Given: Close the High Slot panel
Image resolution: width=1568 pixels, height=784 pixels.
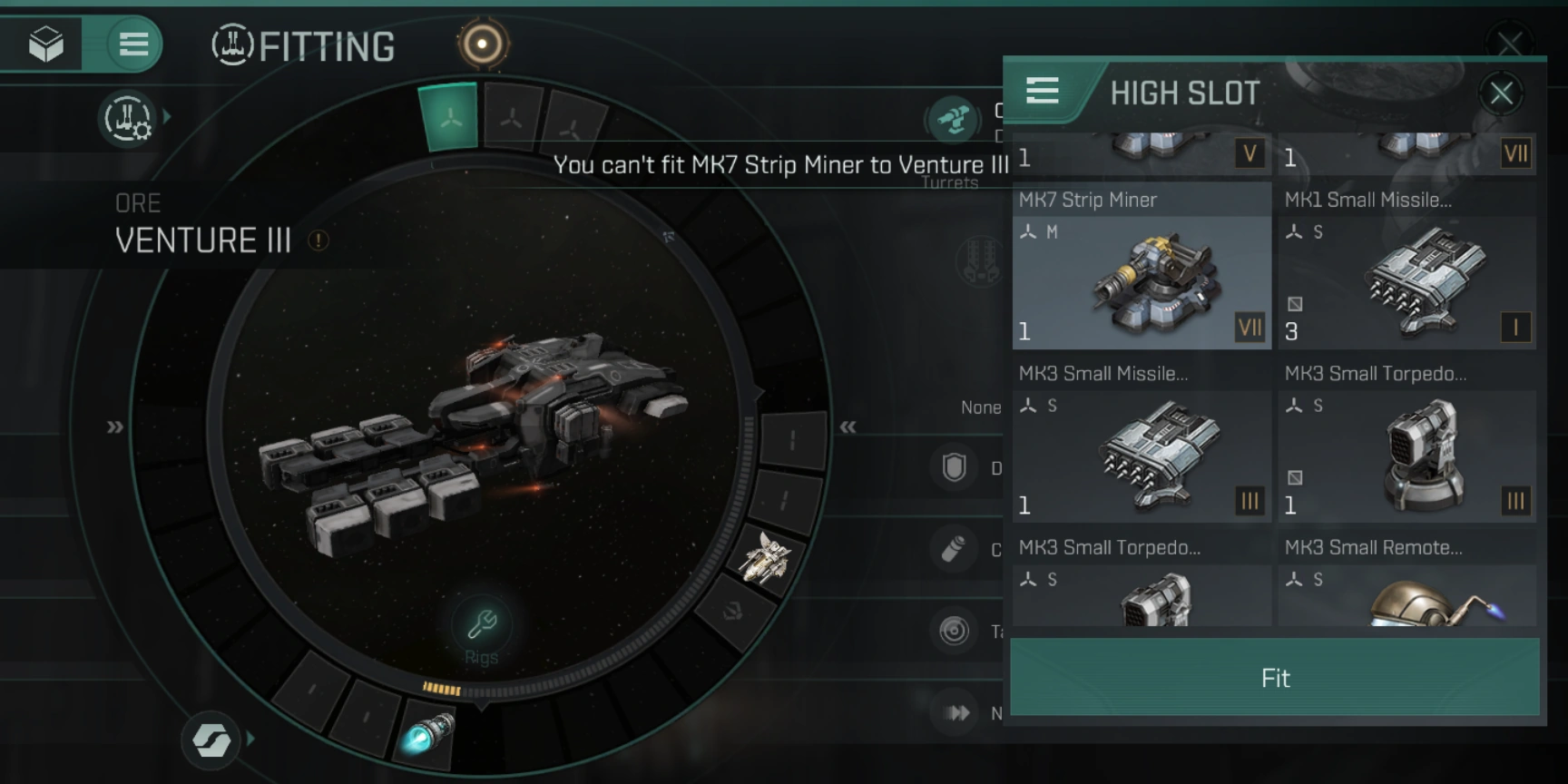Looking at the screenshot, I should [x=1501, y=93].
